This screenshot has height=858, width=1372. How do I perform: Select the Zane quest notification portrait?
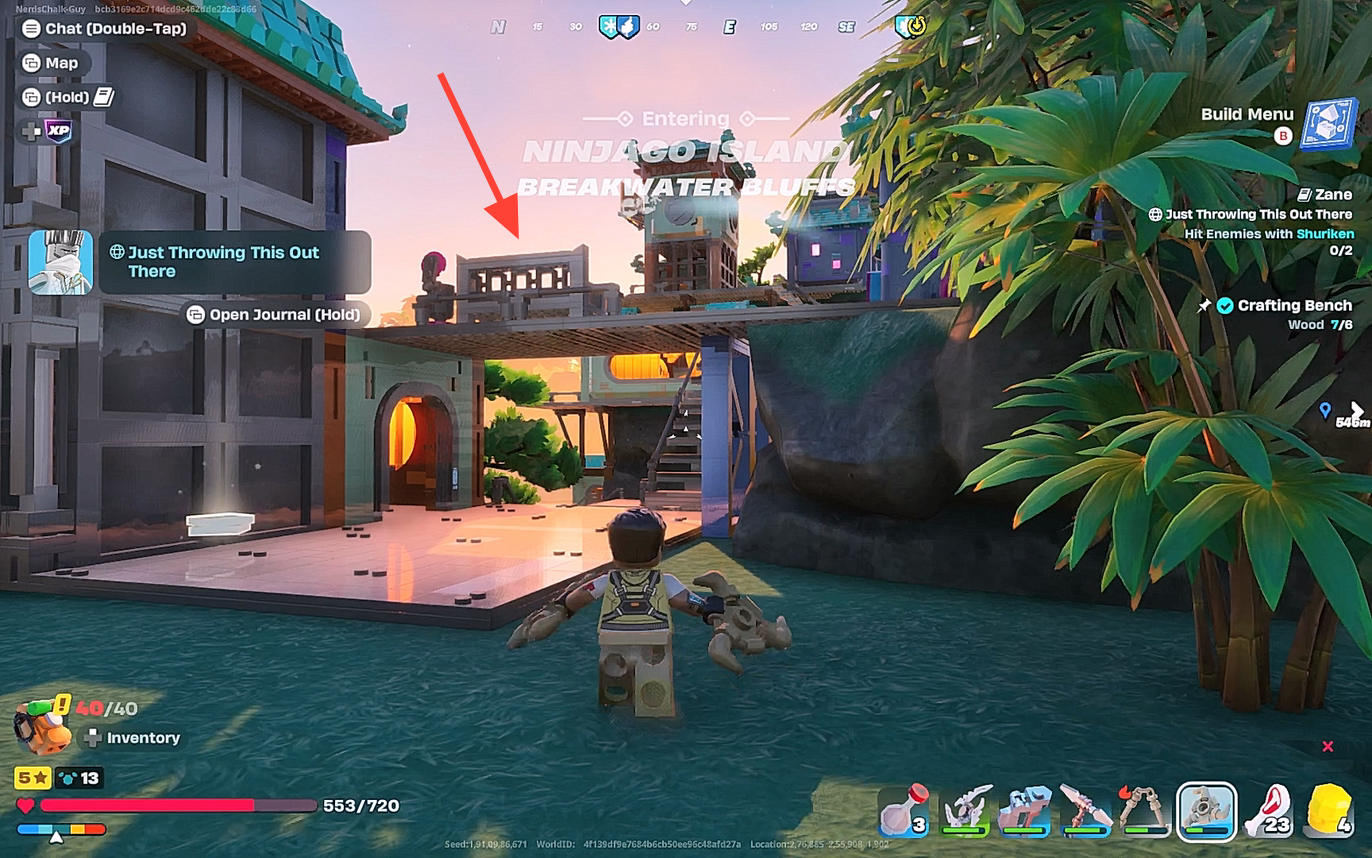pyautogui.click(x=60, y=263)
